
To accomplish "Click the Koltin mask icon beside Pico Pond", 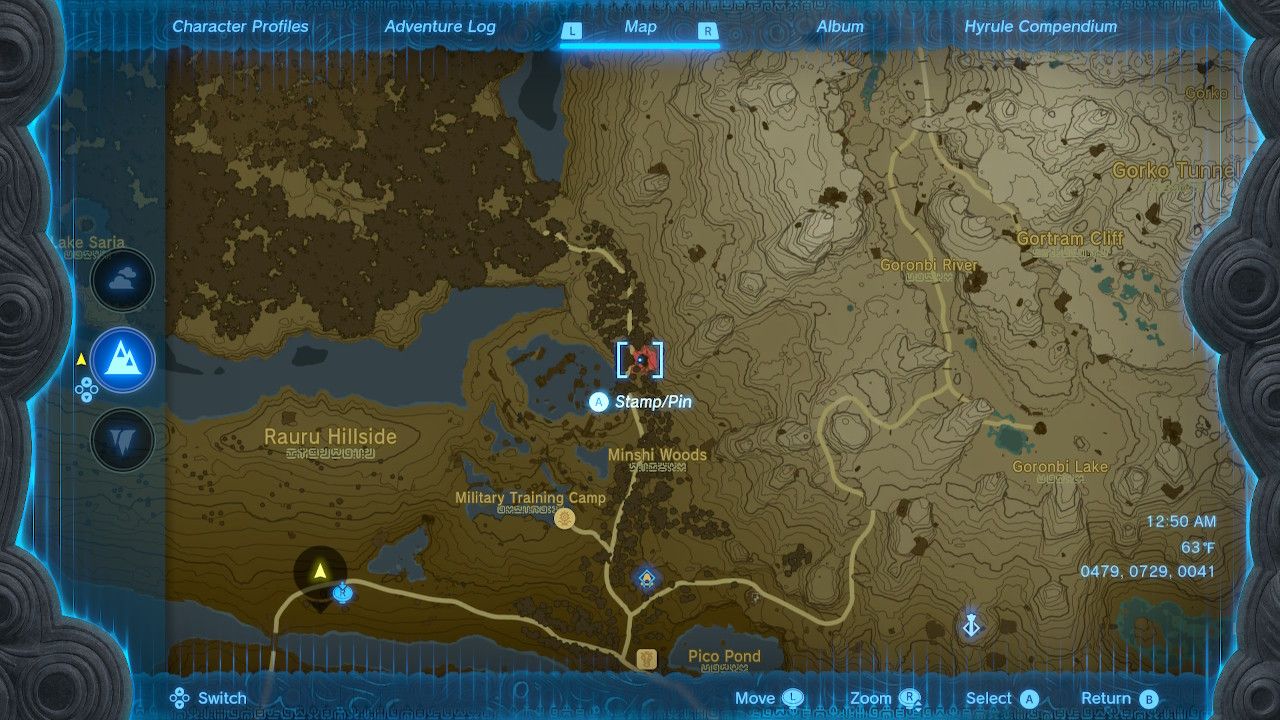I will click(645, 658).
